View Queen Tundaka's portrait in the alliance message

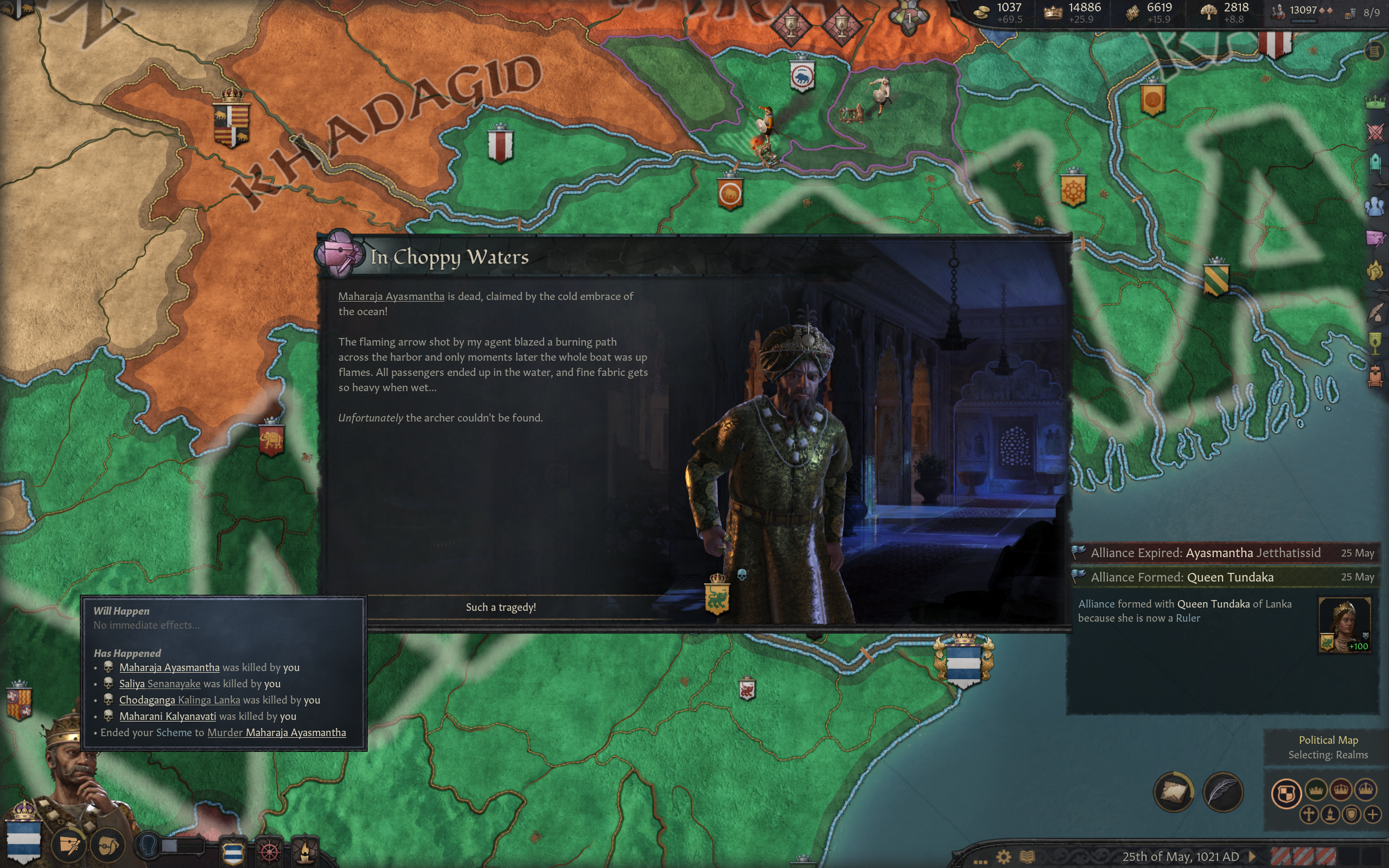point(1343,624)
